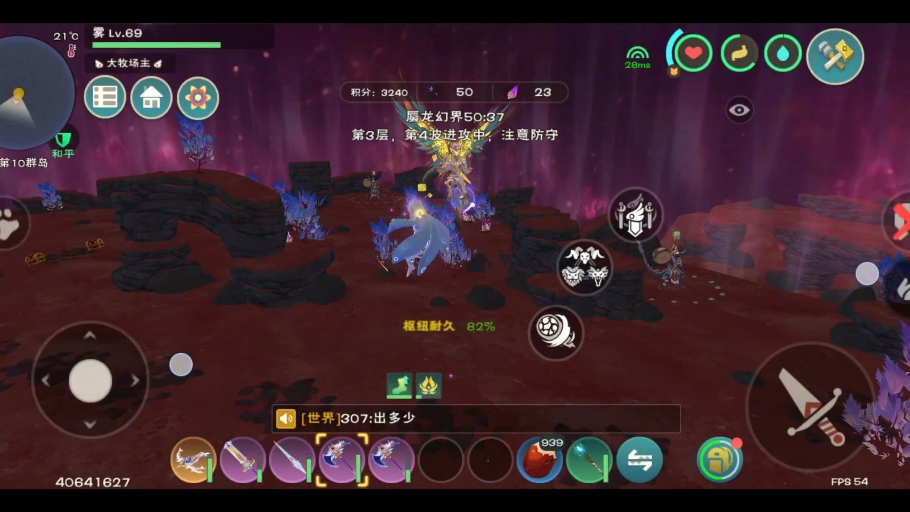The image size is (910, 512).
Task: Toggle the eye visibility button
Action: (x=739, y=110)
